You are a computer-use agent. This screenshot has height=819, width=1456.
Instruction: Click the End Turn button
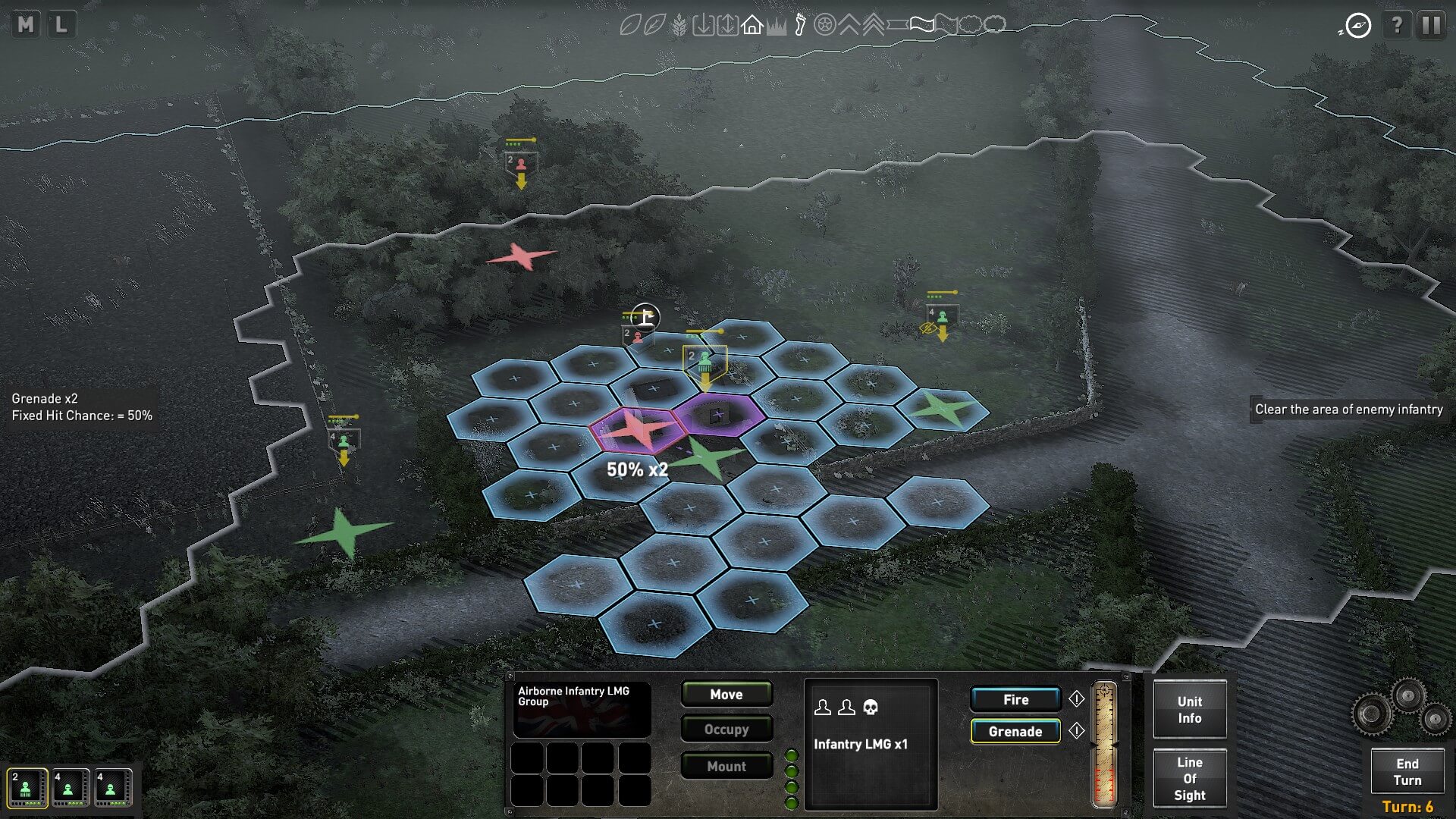tap(1407, 772)
